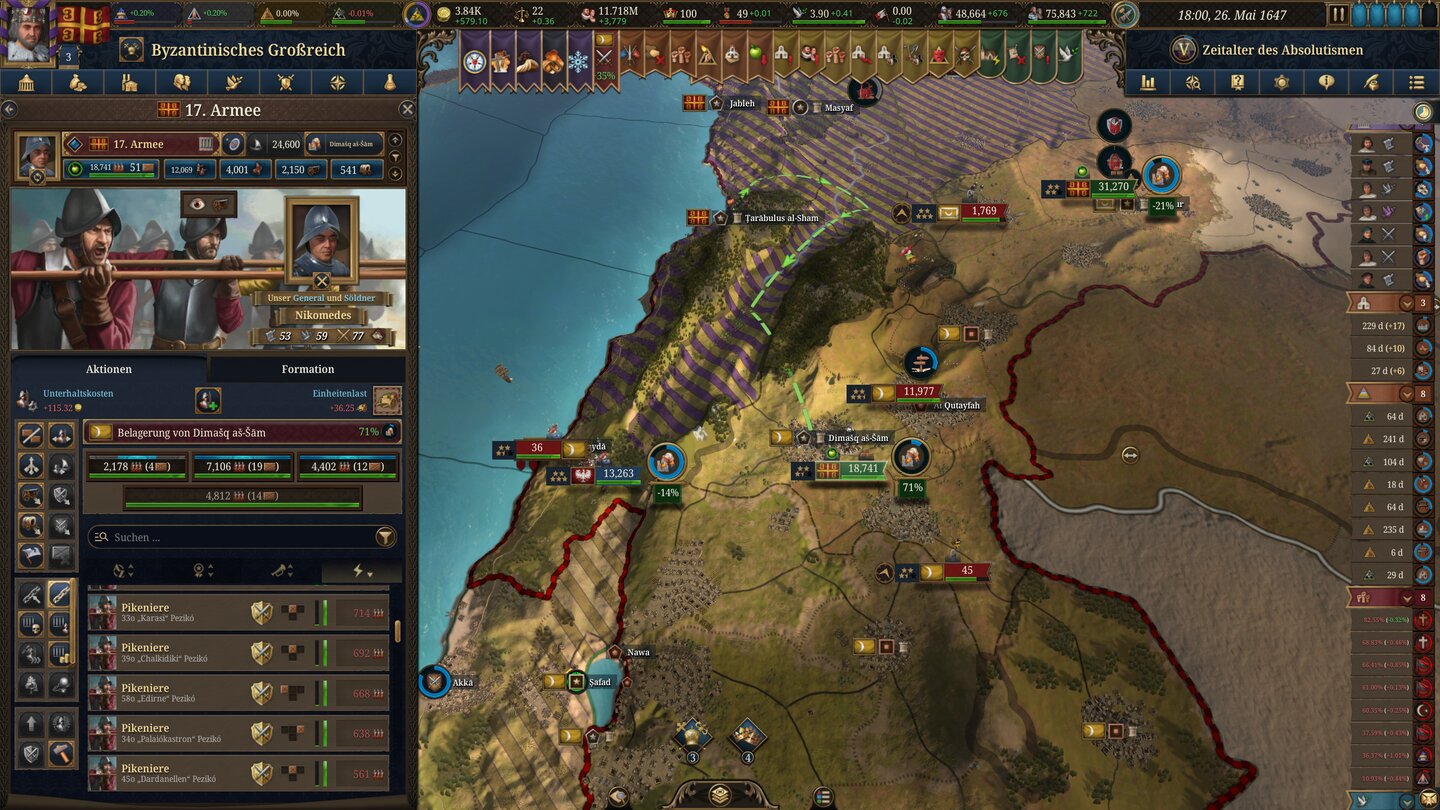Open the characters panel (two heads icon)
Screen dimensions: 1440x810
(x=182, y=82)
